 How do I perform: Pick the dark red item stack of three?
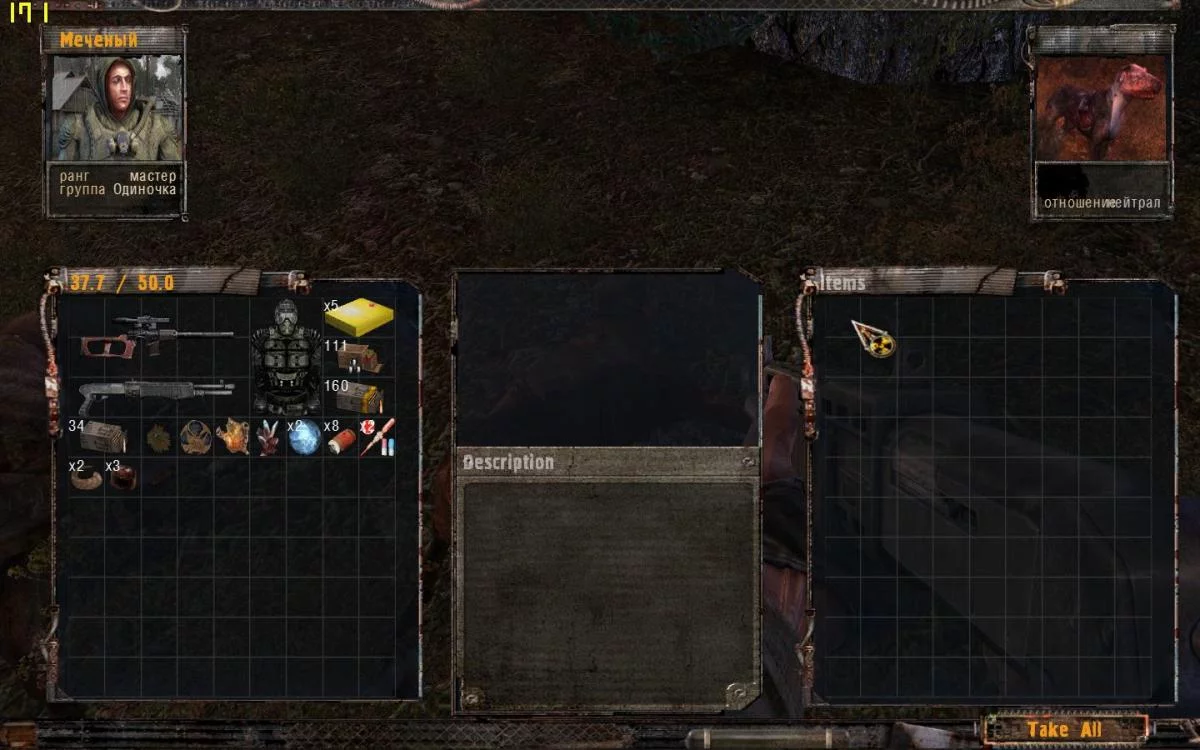click(x=123, y=477)
